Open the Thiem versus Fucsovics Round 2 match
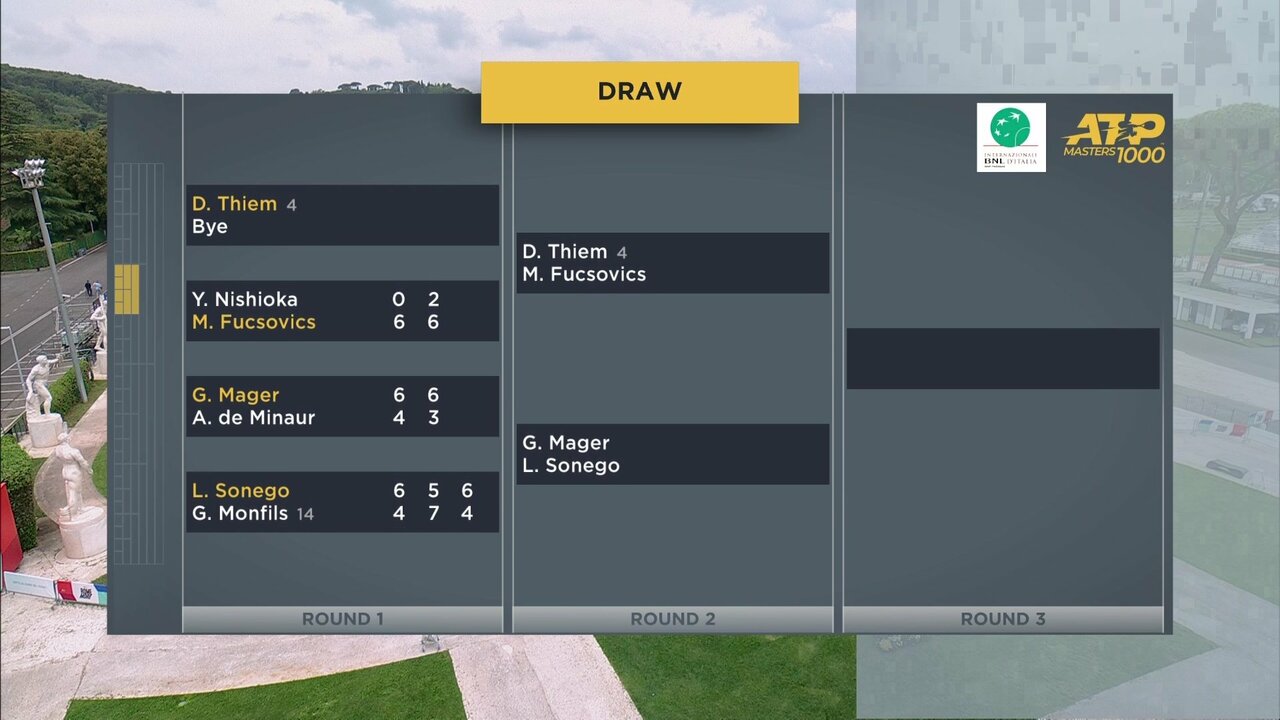 (x=672, y=263)
